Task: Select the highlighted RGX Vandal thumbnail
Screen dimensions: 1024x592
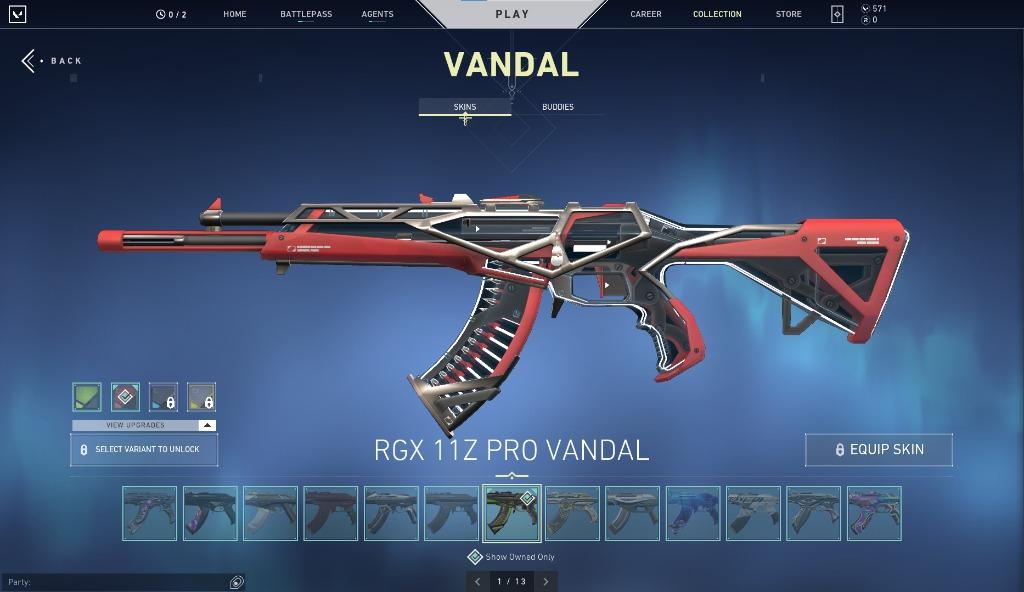Action: [512, 513]
